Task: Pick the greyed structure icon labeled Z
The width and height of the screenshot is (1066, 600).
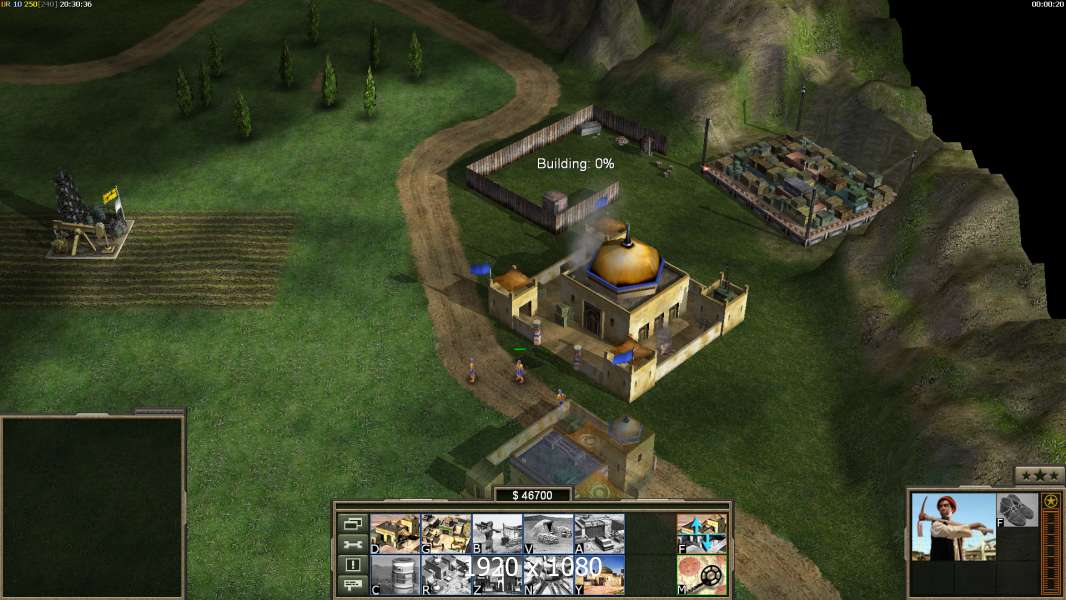Action: tap(497, 575)
